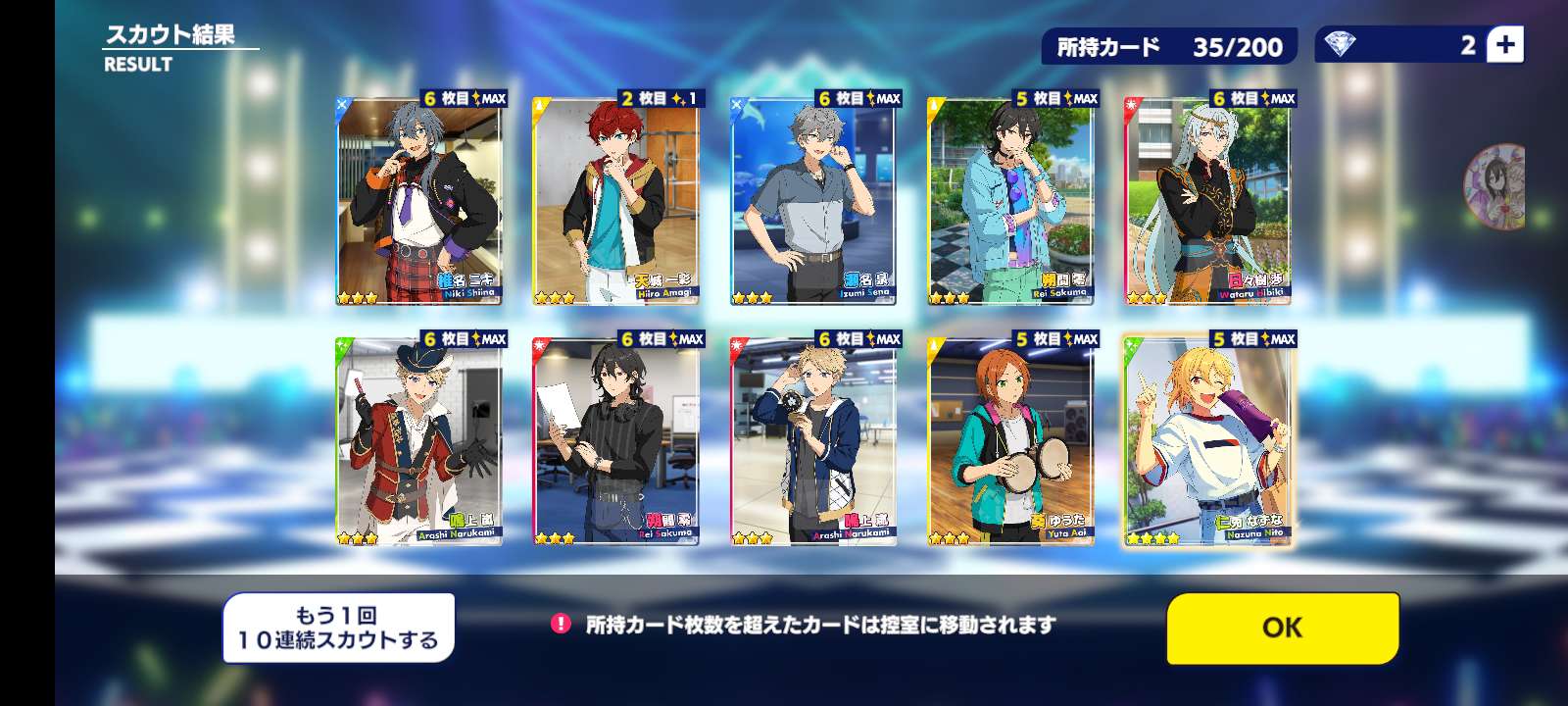Screen dimensions: 1568x706
Task: Select the Niki Shiina card
Action: [x=418, y=202]
